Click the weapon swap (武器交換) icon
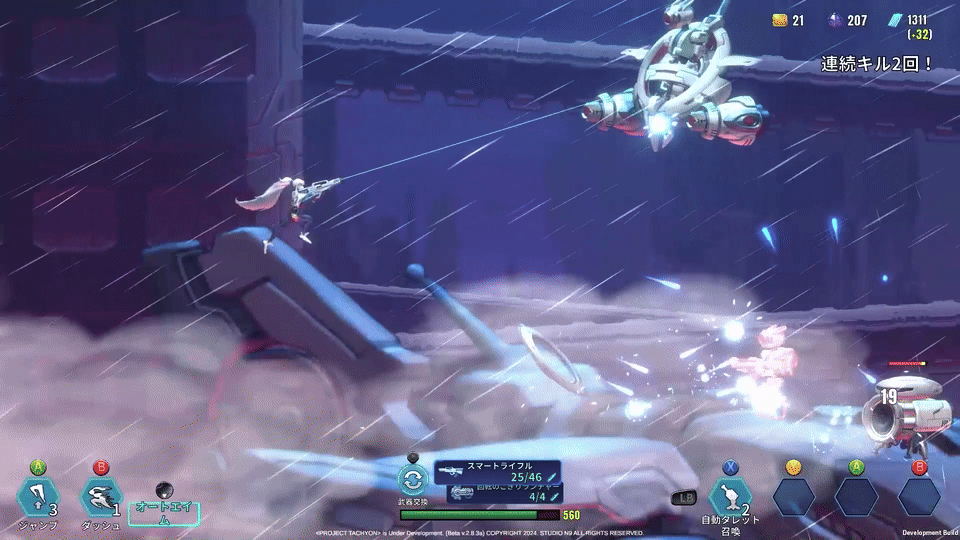This screenshot has height=540, width=960. (x=413, y=480)
